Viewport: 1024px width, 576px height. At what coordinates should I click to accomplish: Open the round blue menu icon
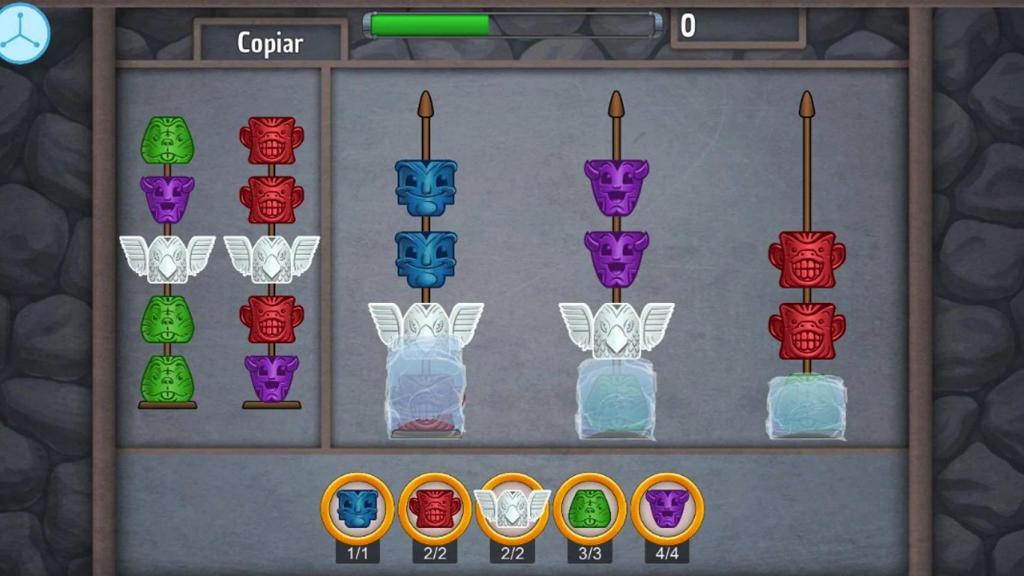click(x=22, y=32)
